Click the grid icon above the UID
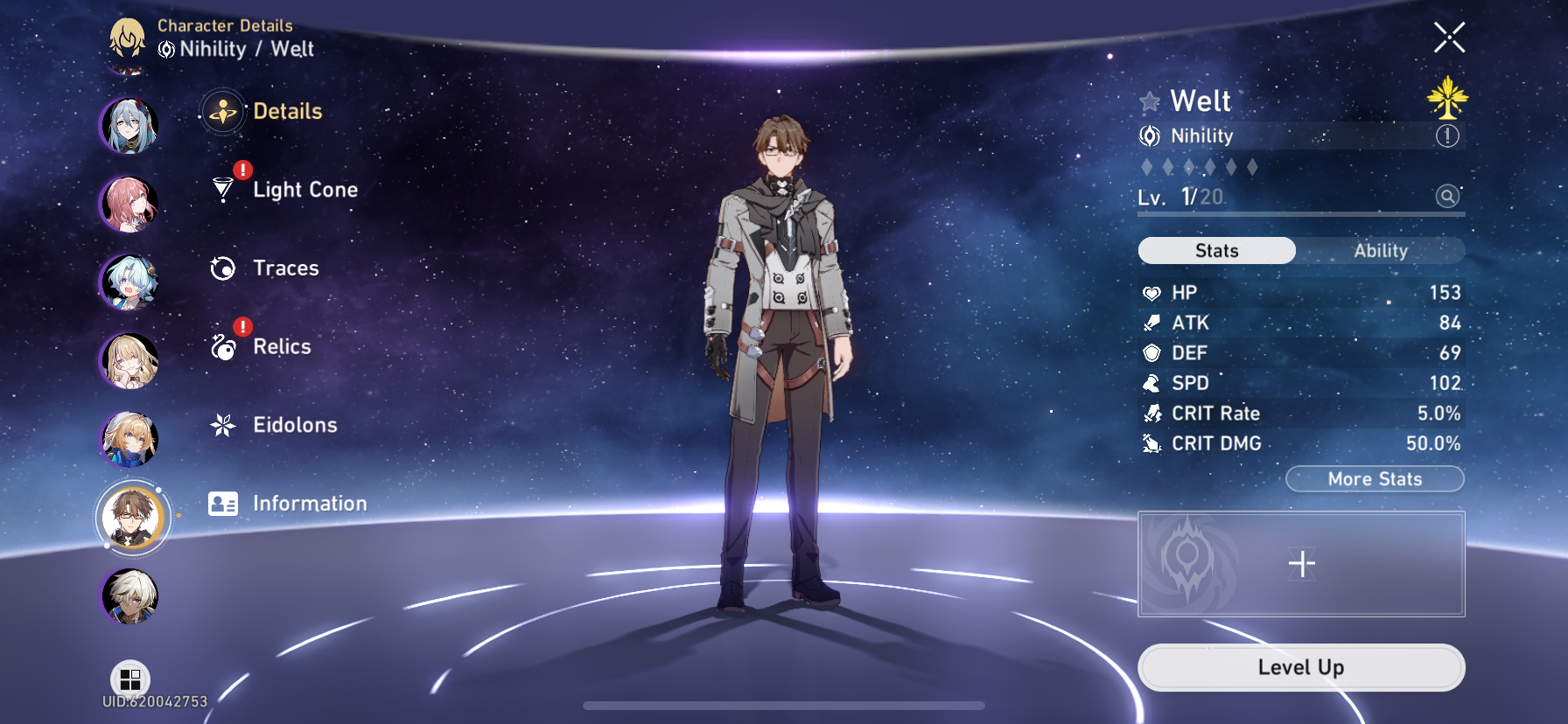Screen dimensions: 1568x724 pyautogui.click(x=129, y=678)
